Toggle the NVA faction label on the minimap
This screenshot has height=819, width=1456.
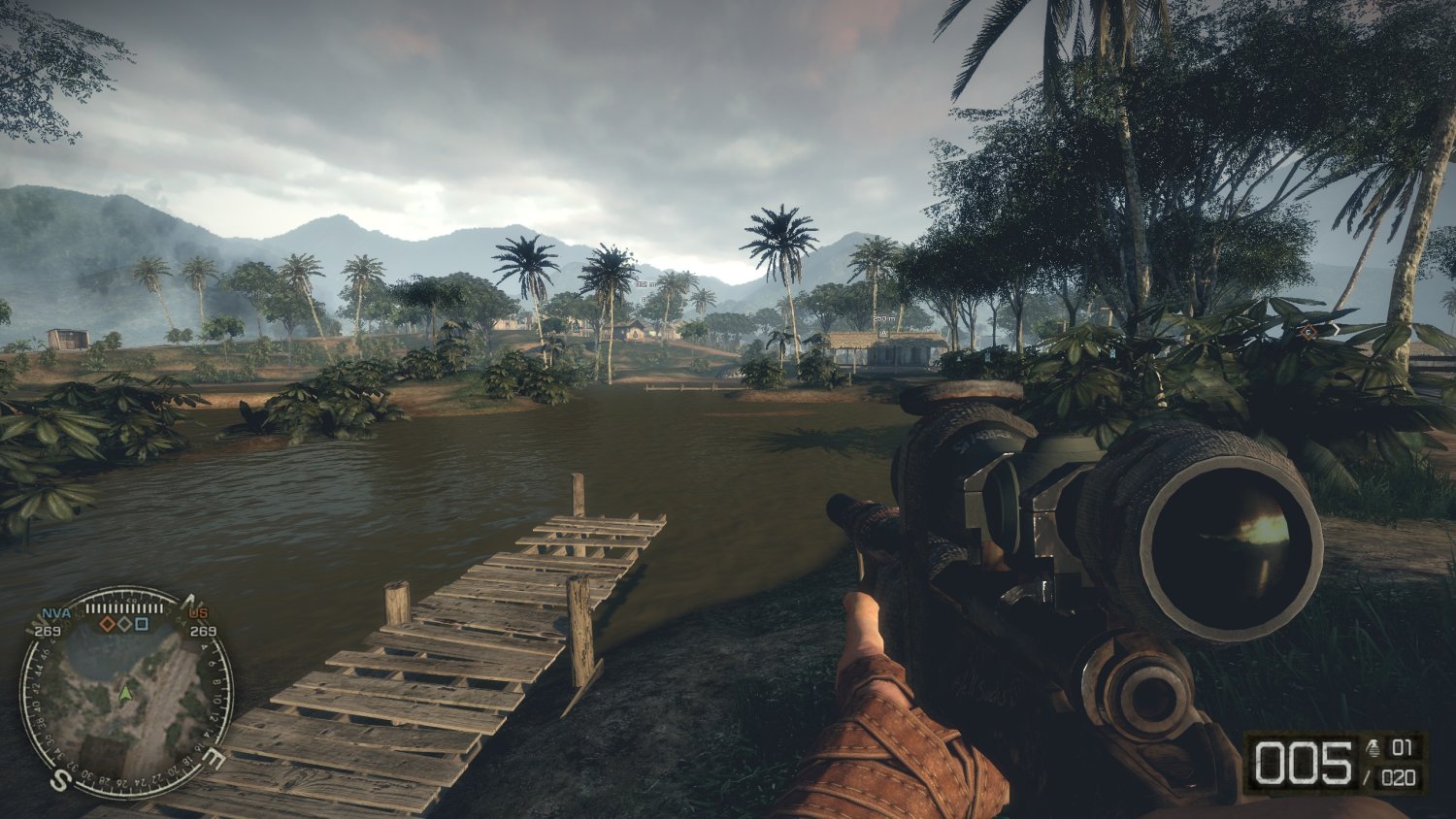pyautogui.click(x=55, y=611)
